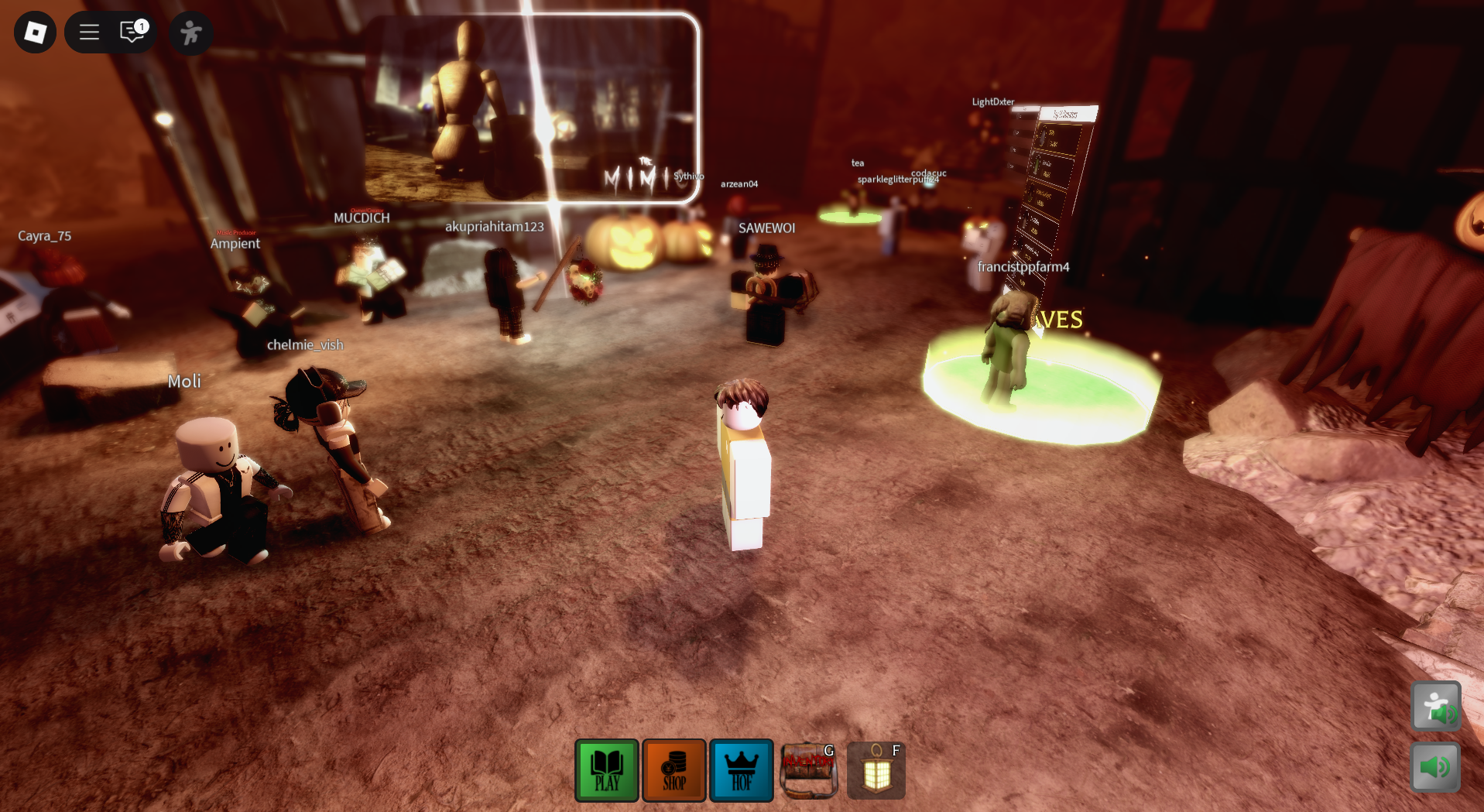1484x812 pixels.
Task: Toggle the lantern item
Action: coord(876,770)
